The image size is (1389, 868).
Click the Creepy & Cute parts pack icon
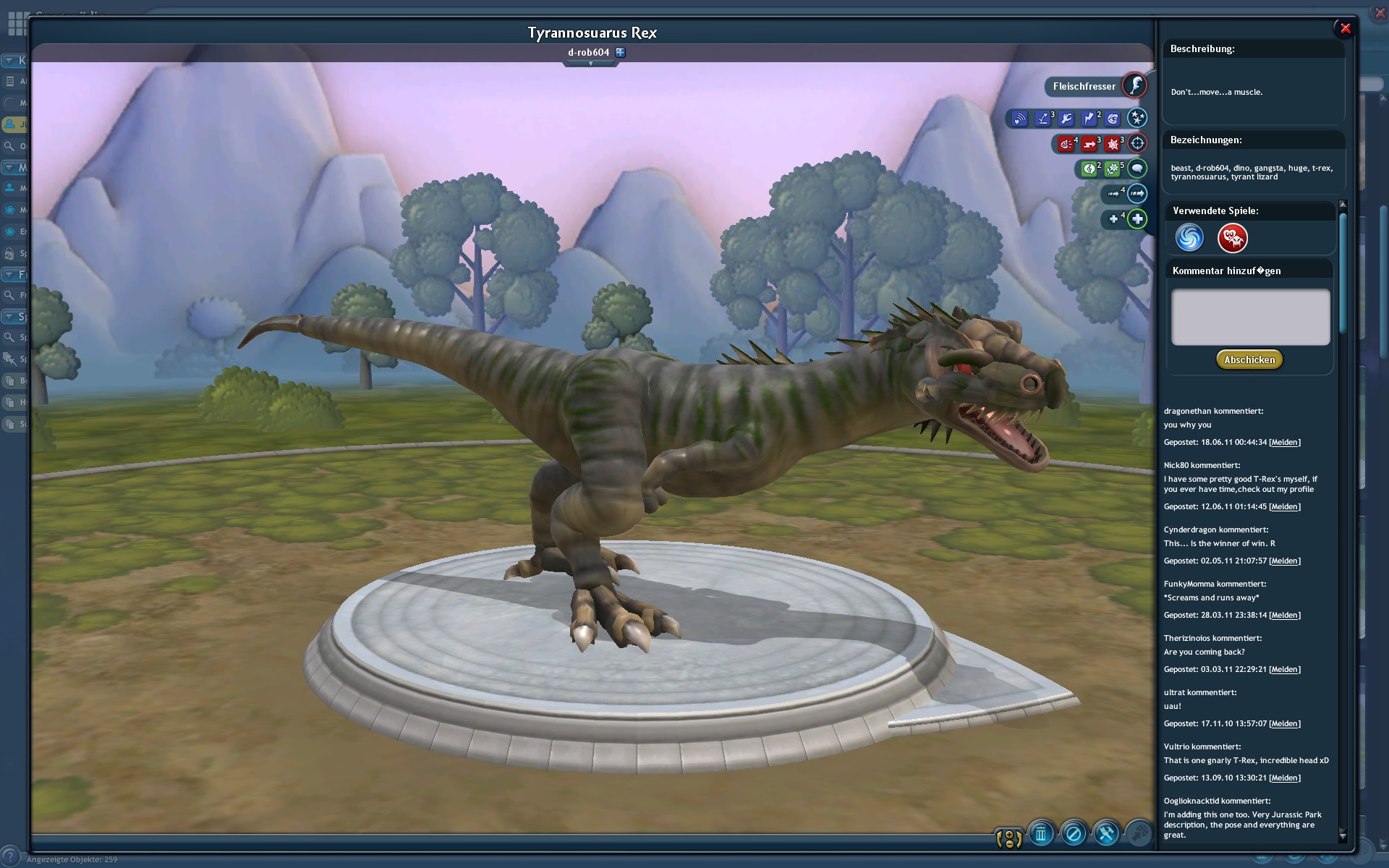click(x=1232, y=238)
